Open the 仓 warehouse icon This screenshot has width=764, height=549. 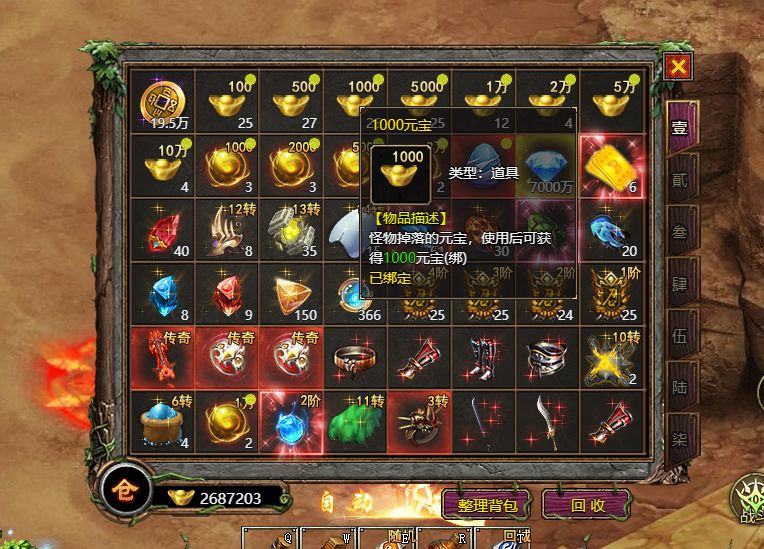tap(124, 490)
